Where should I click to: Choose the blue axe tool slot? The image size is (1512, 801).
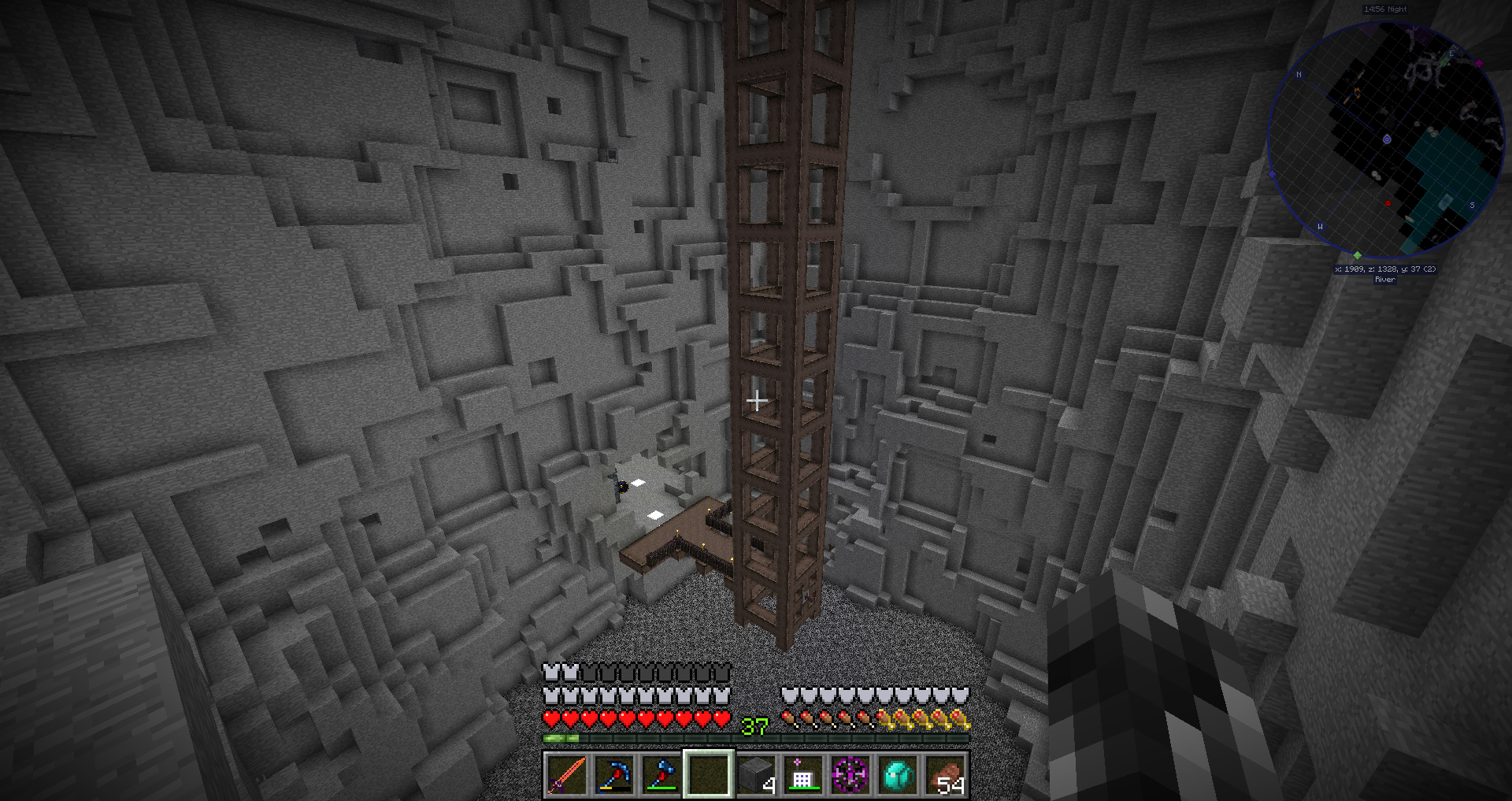tap(661, 774)
